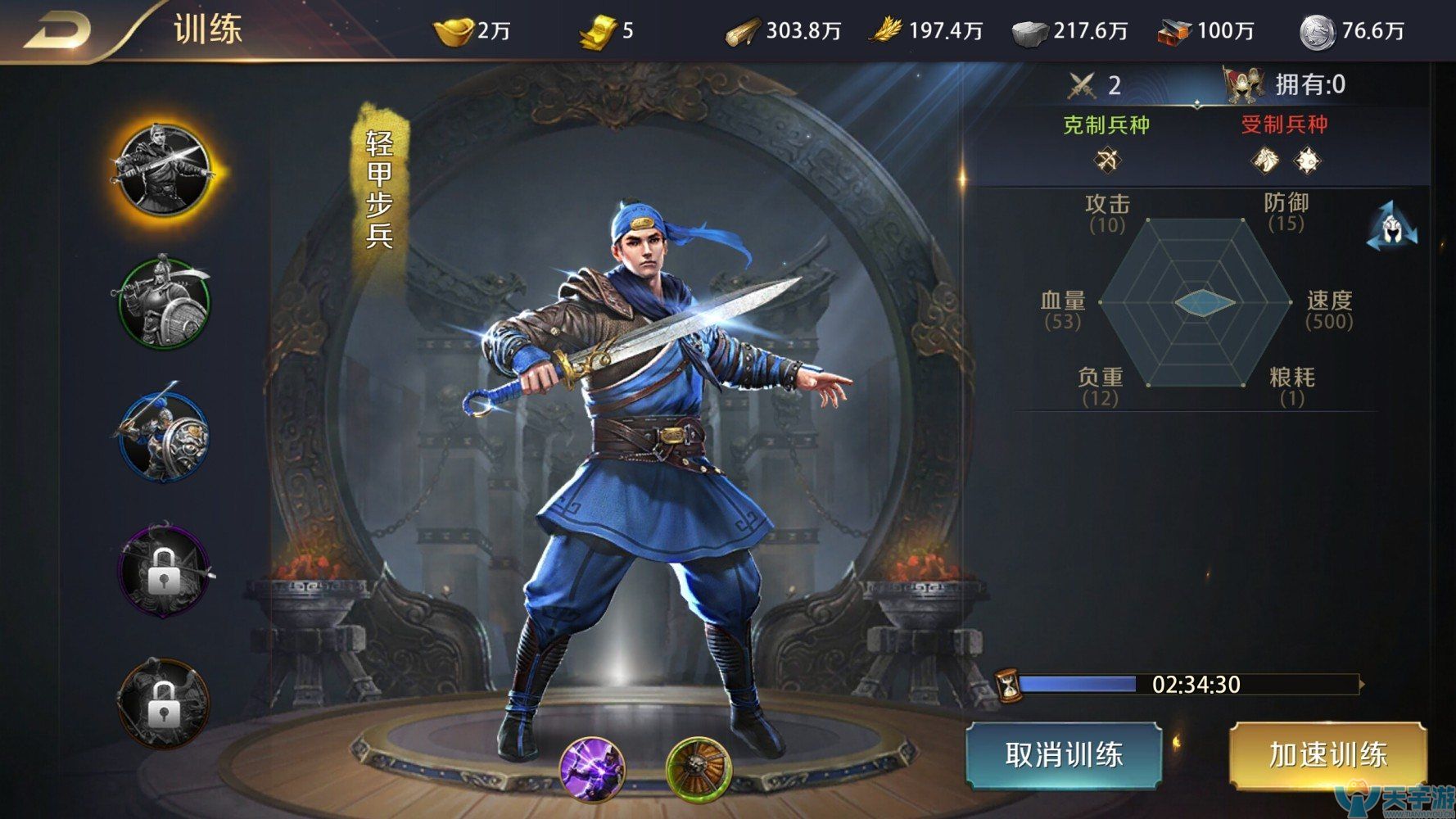The image size is (1456, 819).
Task: Switch to the 拥有:0 armor tab
Action: click(1284, 83)
